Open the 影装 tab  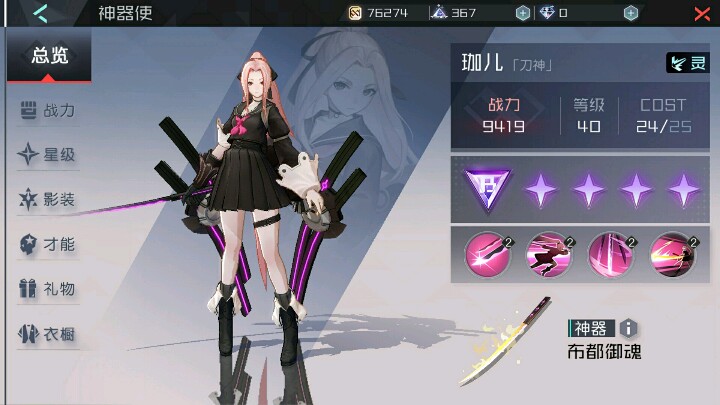pyautogui.click(x=49, y=199)
